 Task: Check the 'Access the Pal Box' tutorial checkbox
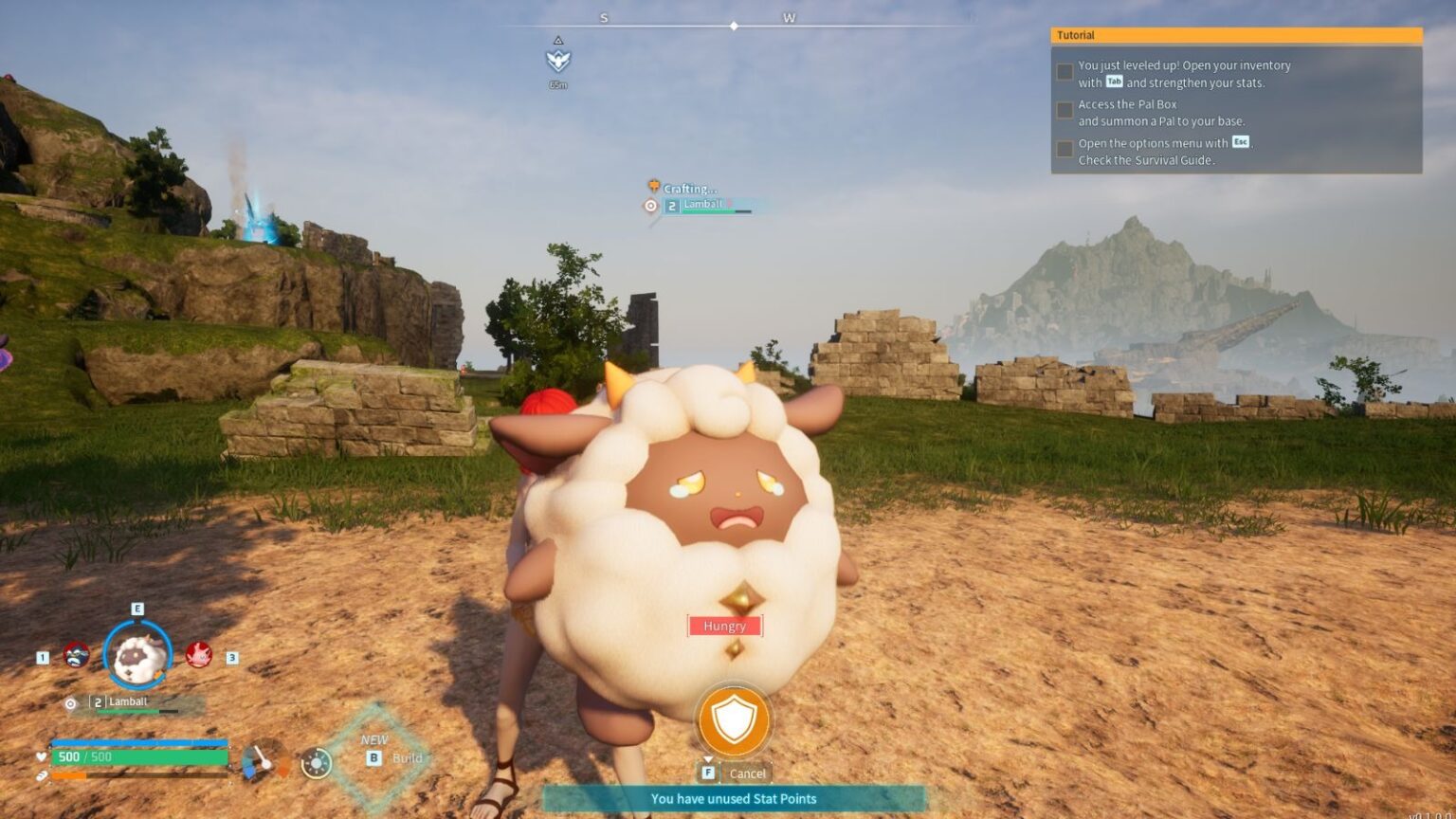(x=1064, y=110)
